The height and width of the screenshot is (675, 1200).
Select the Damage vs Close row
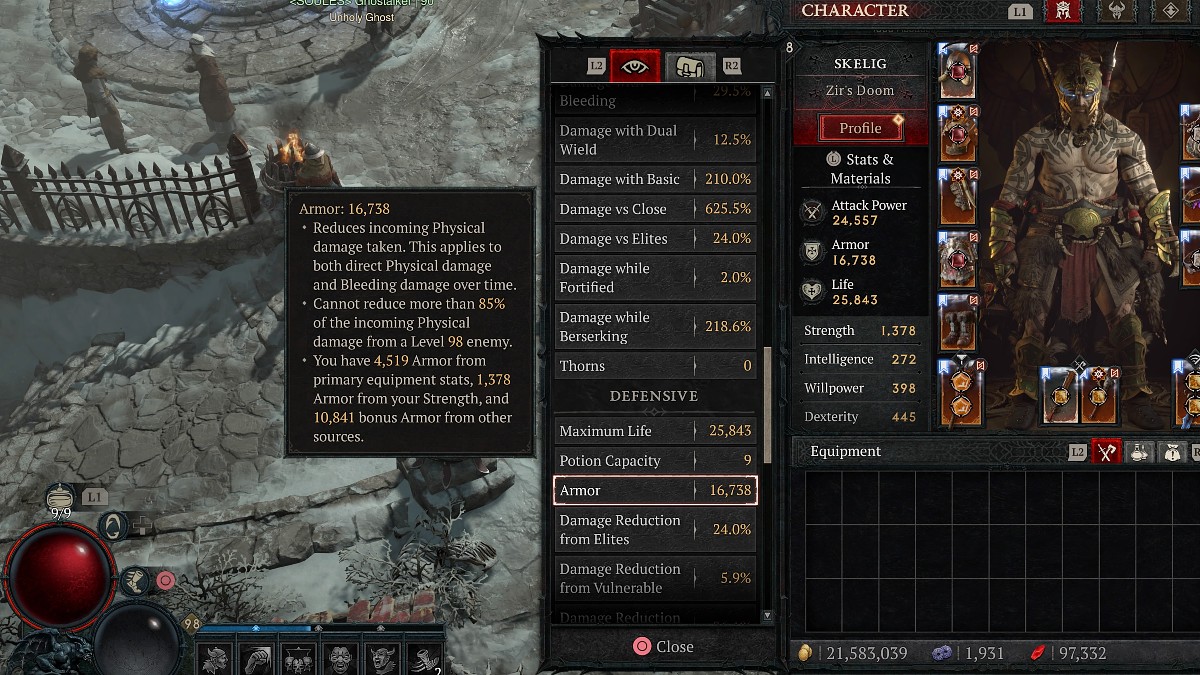(655, 209)
